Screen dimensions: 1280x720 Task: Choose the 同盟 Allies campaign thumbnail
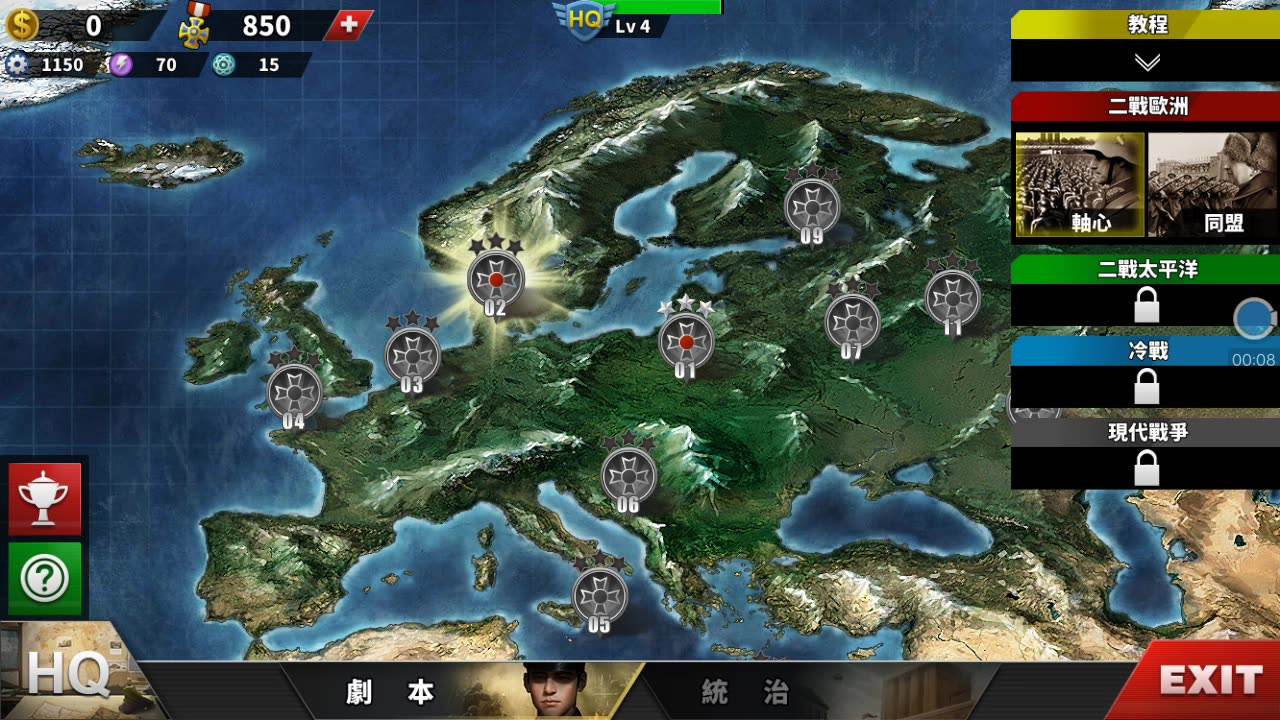coord(1212,185)
